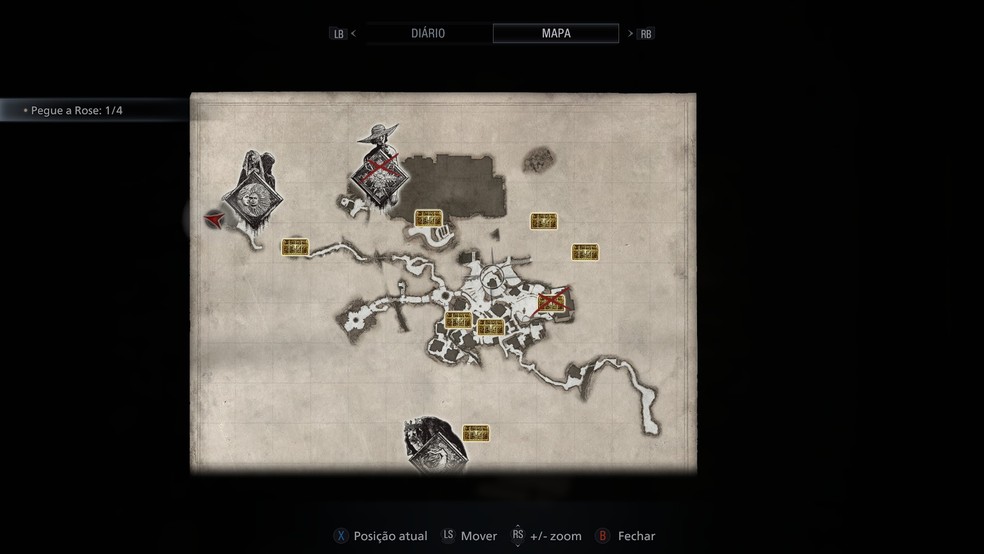Click the red player position arrow
This screenshot has height=554, width=984.
(213, 219)
